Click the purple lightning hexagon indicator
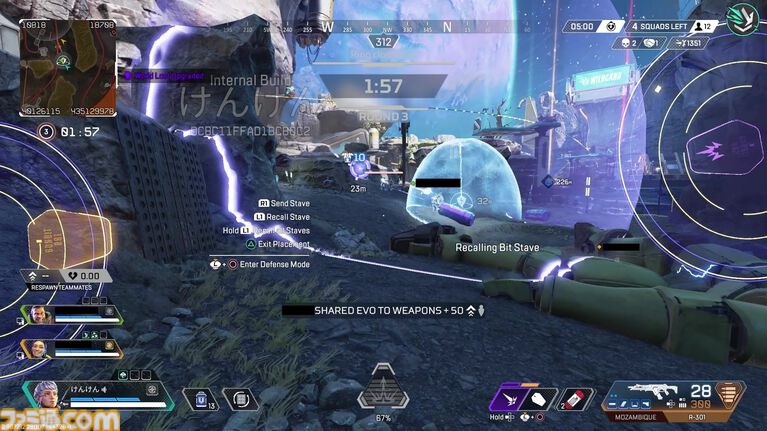The width and height of the screenshot is (767, 431). tap(714, 151)
